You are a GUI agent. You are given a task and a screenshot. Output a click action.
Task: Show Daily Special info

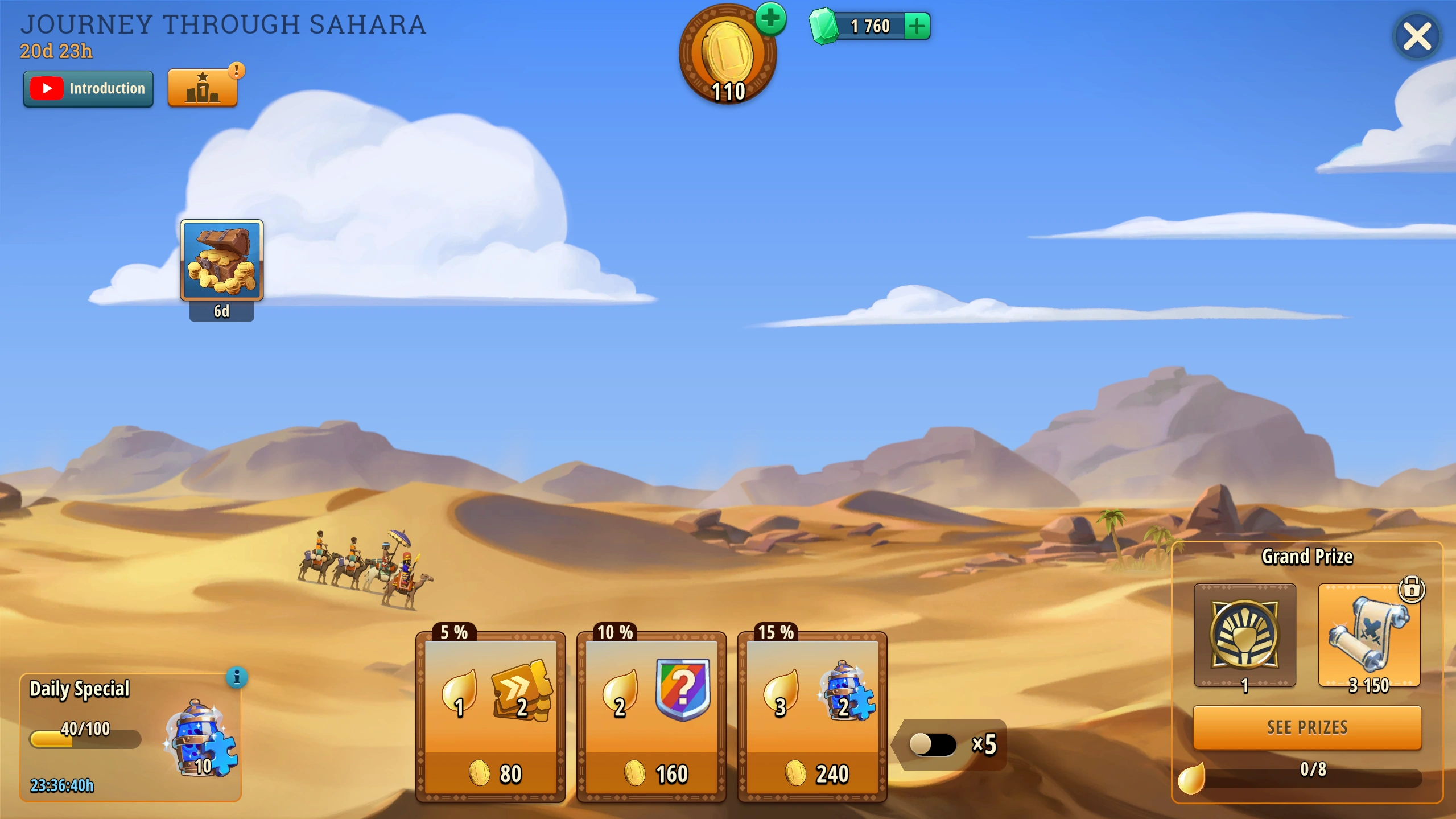237,677
